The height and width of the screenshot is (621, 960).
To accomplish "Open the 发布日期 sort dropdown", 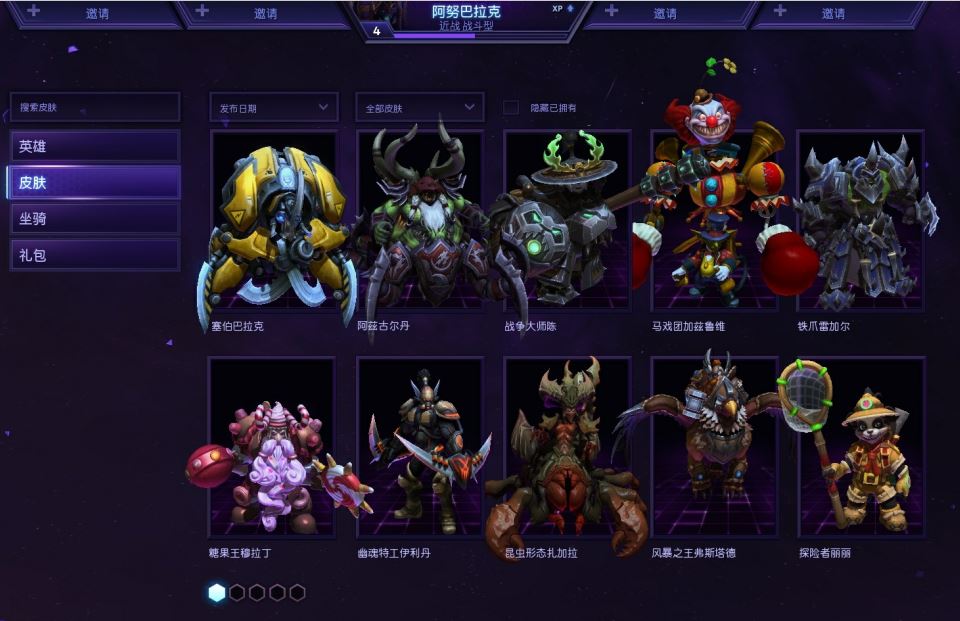I will coord(273,107).
